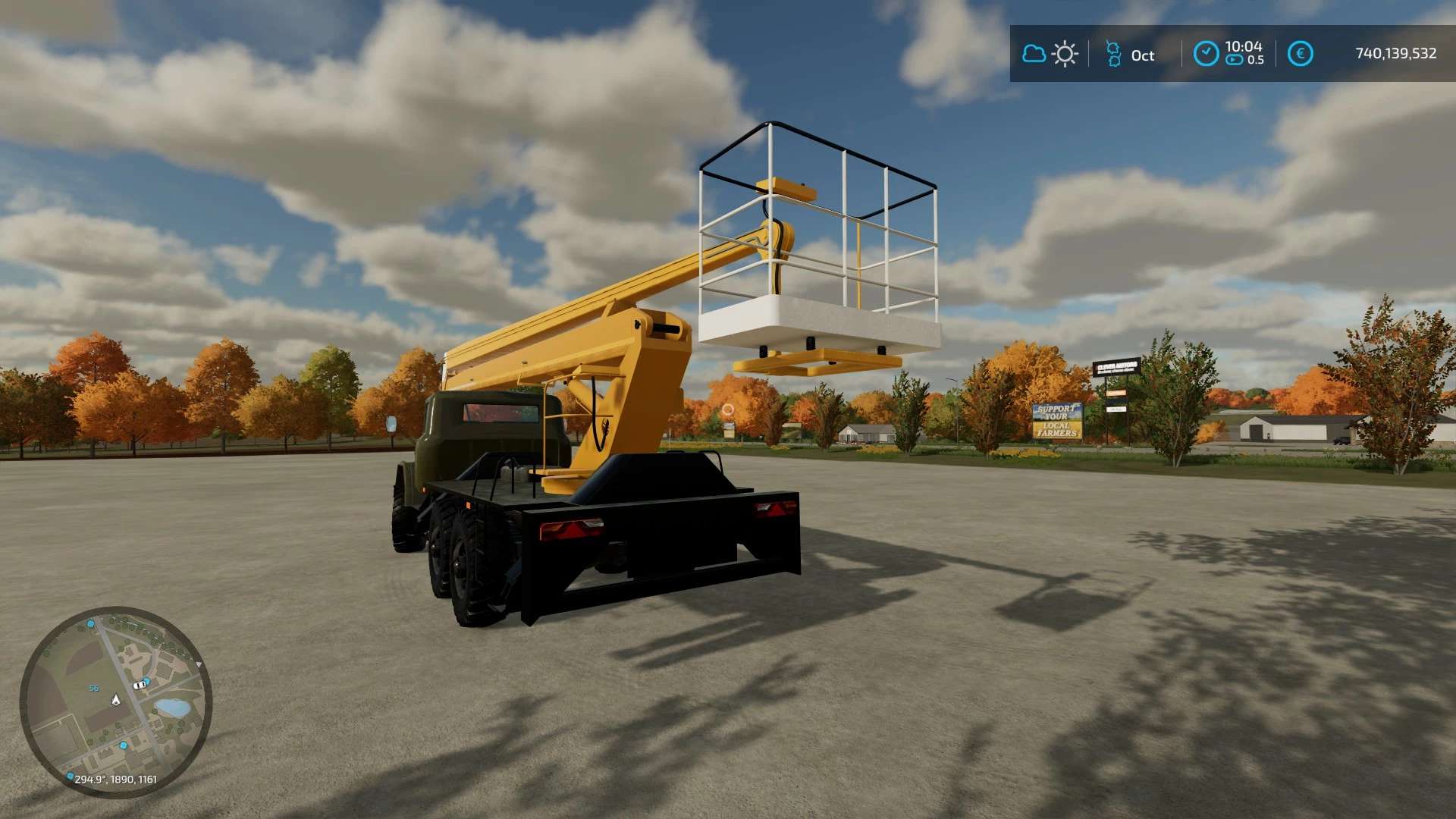Click the euro money icon

(1300, 54)
